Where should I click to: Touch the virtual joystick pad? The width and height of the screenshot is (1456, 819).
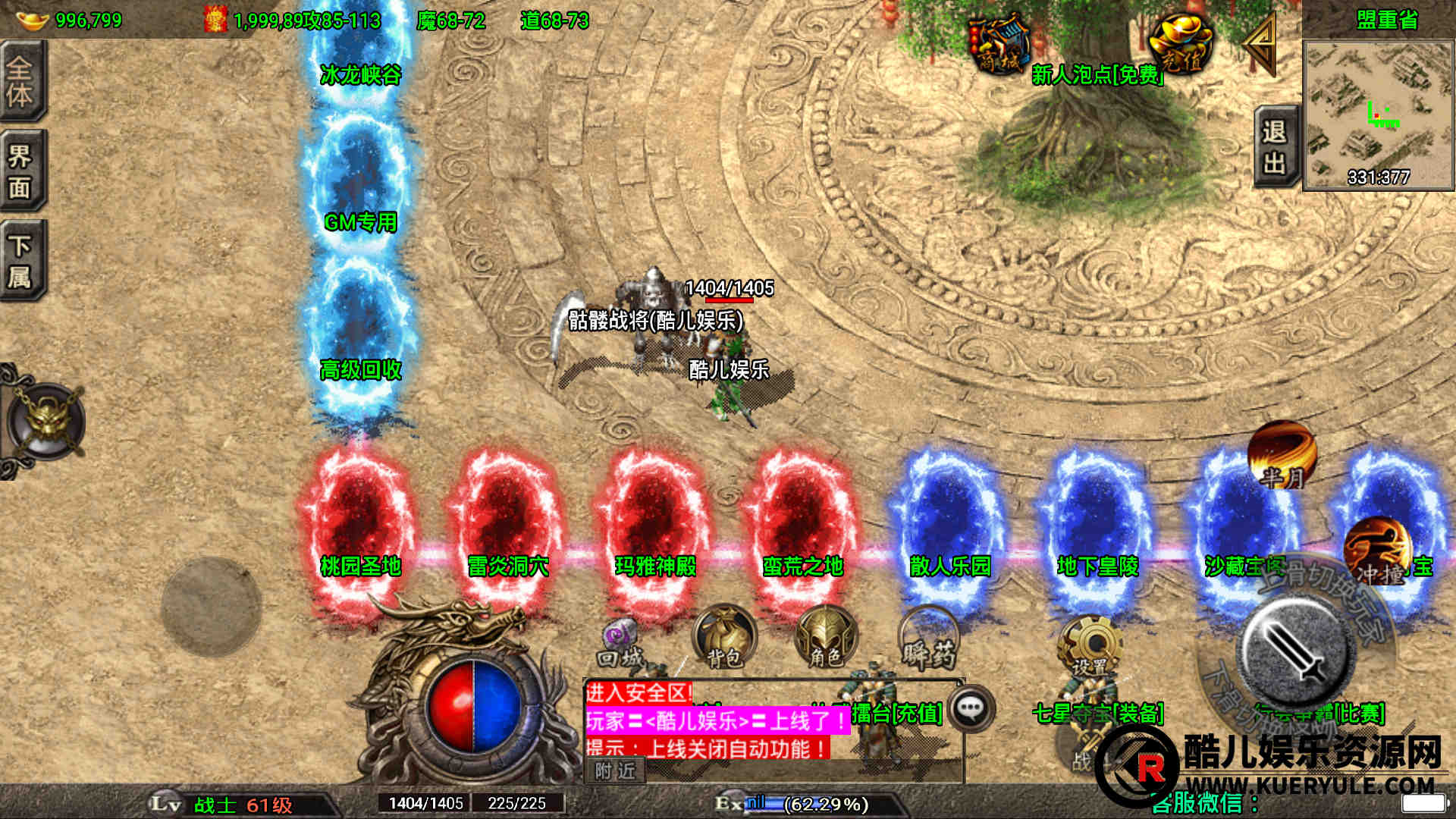click(211, 607)
